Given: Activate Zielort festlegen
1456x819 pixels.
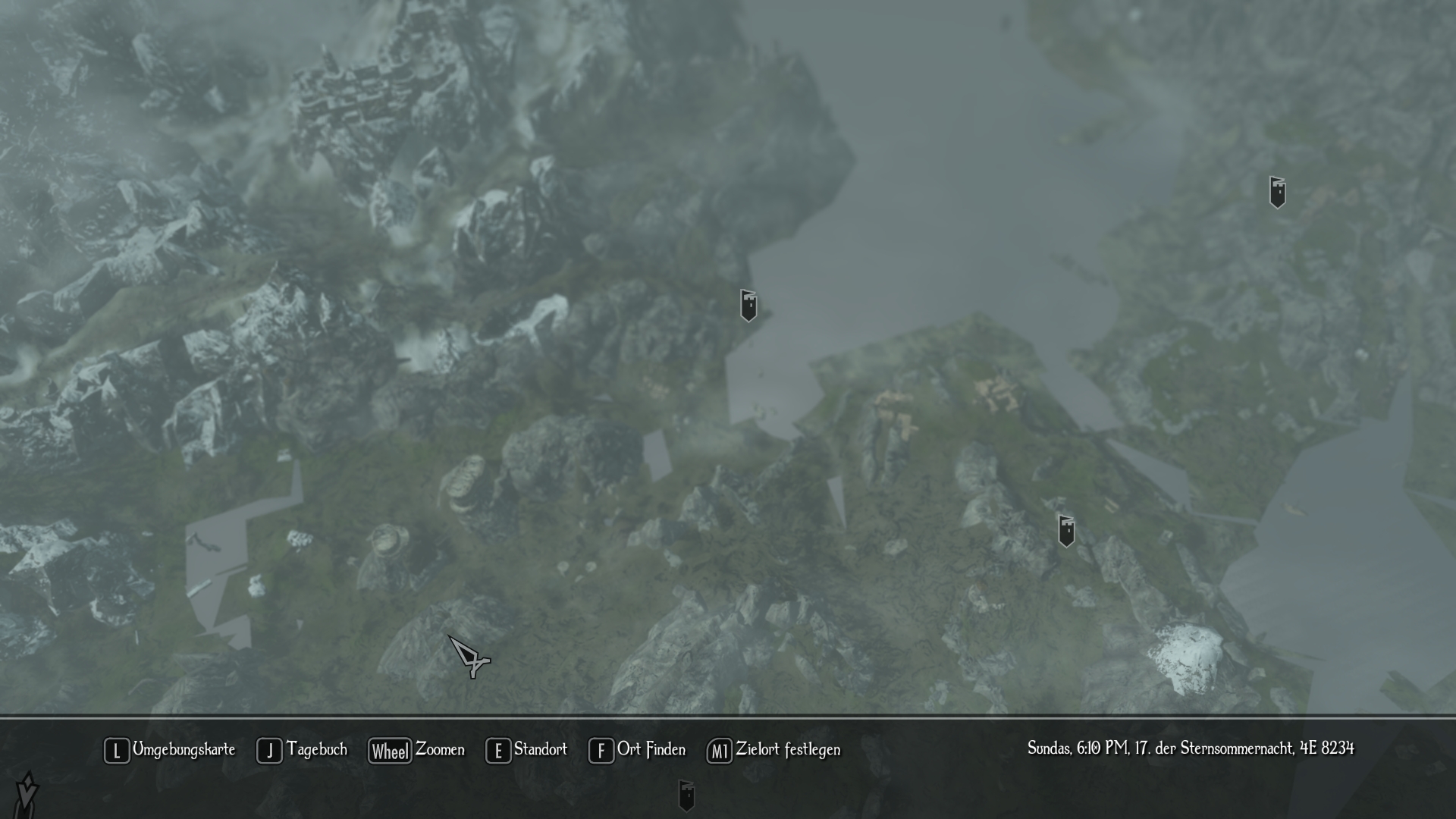Looking at the screenshot, I should click(x=773, y=750).
